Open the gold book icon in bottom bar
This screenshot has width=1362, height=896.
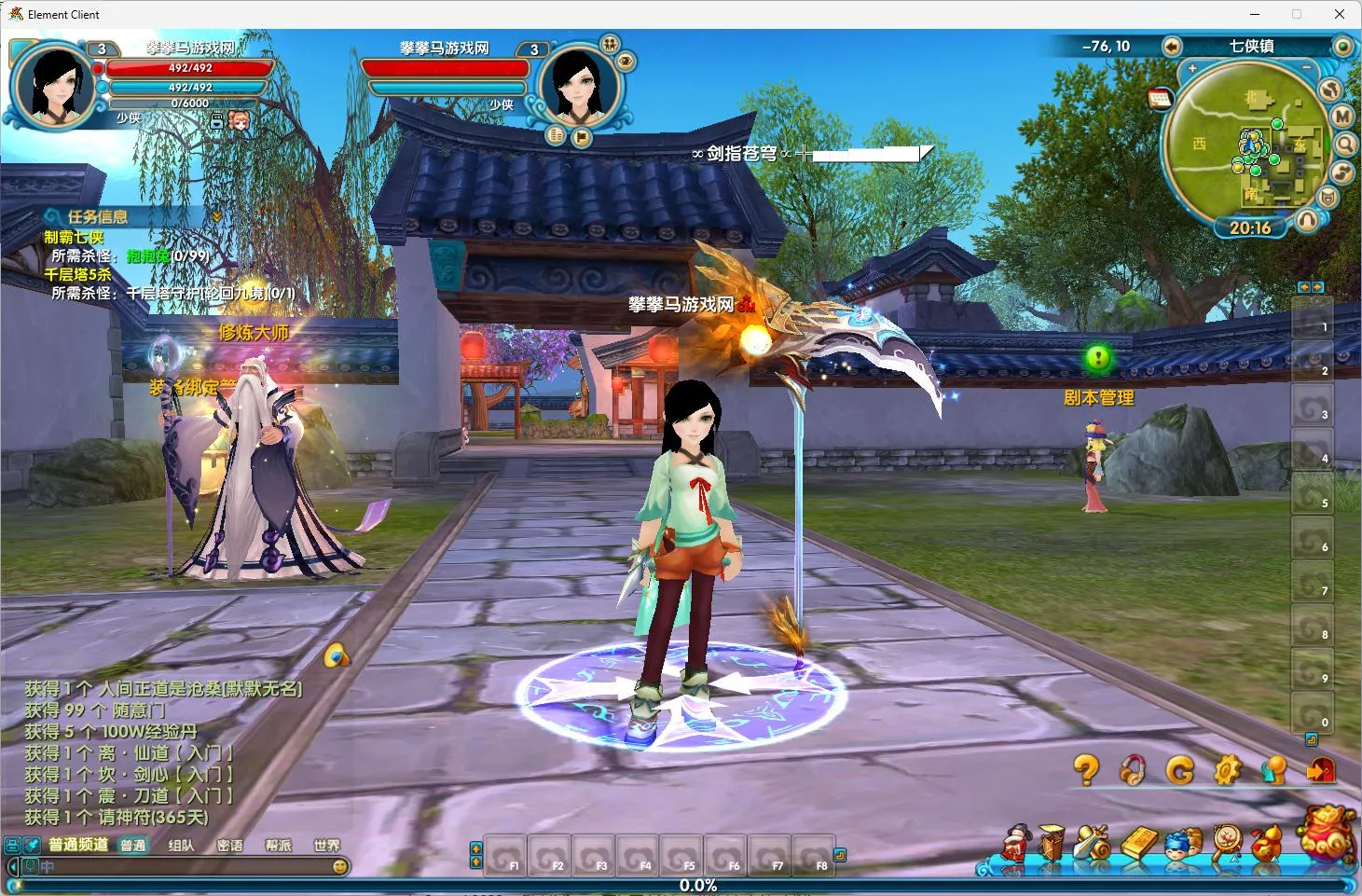click(1137, 842)
